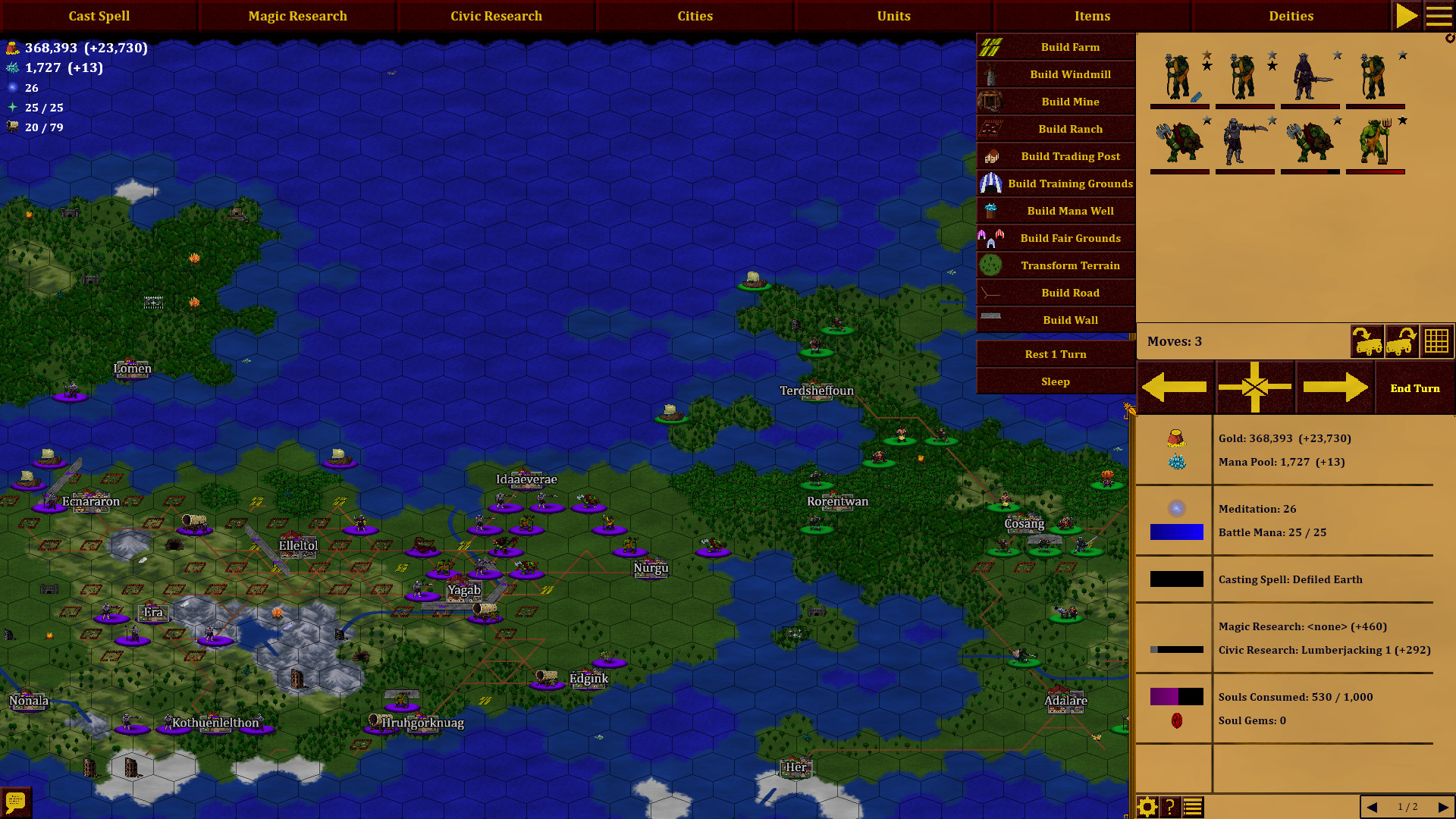Viewport: 1456px width, 819px height.
Task: Toggle the hex grid overlay icon near Moves
Action: (1437, 341)
